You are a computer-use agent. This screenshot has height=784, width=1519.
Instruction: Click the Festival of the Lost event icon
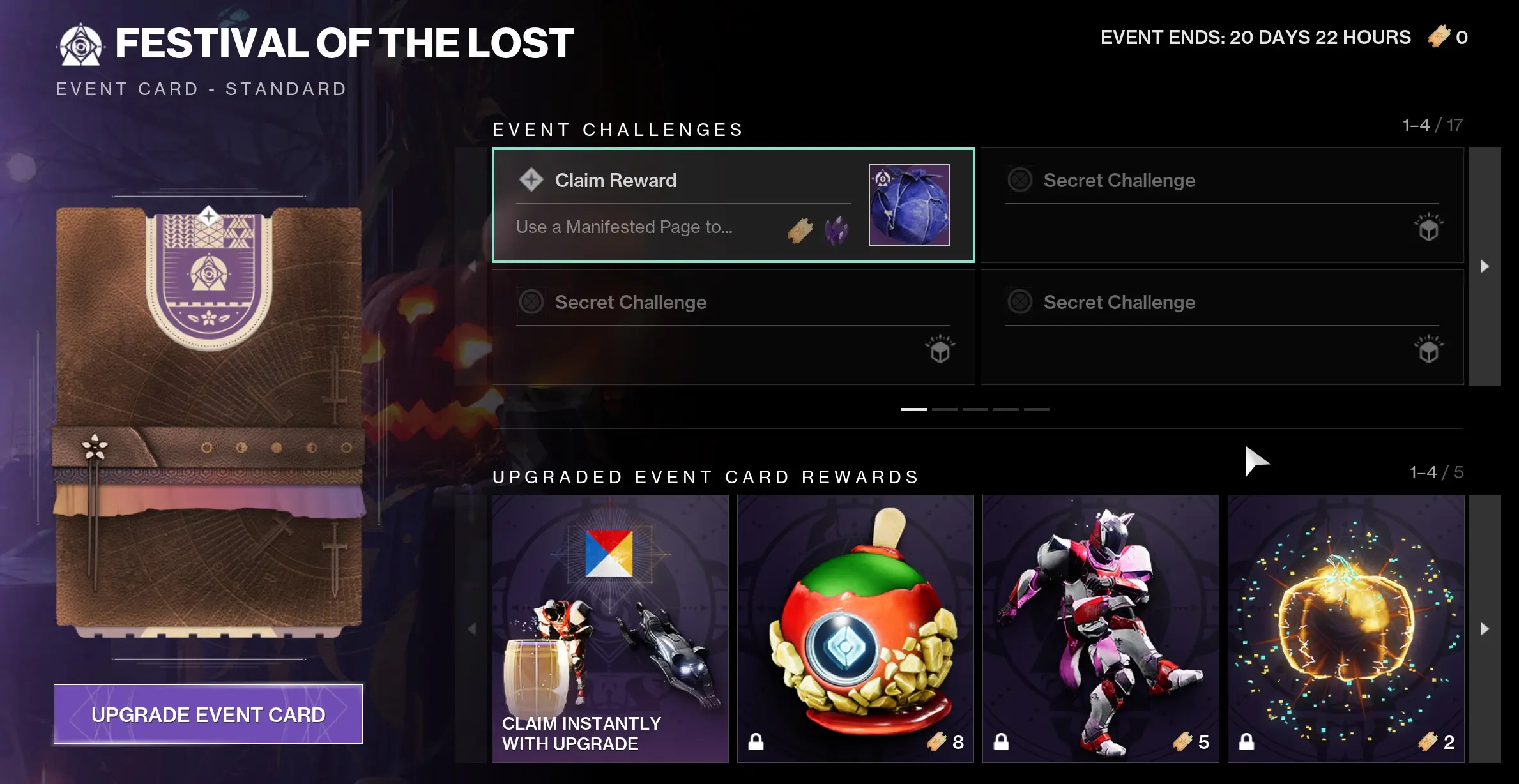pyautogui.click(x=82, y=44)
